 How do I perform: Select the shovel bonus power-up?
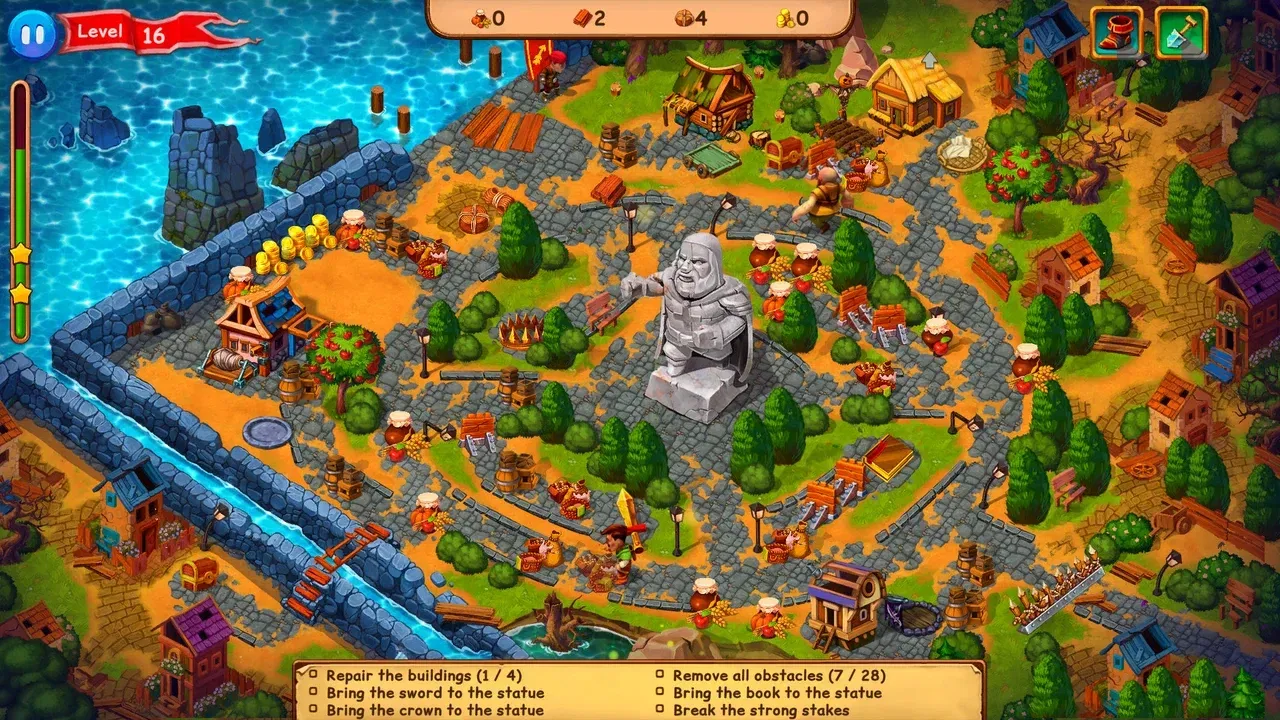(x=1180, y=32)
